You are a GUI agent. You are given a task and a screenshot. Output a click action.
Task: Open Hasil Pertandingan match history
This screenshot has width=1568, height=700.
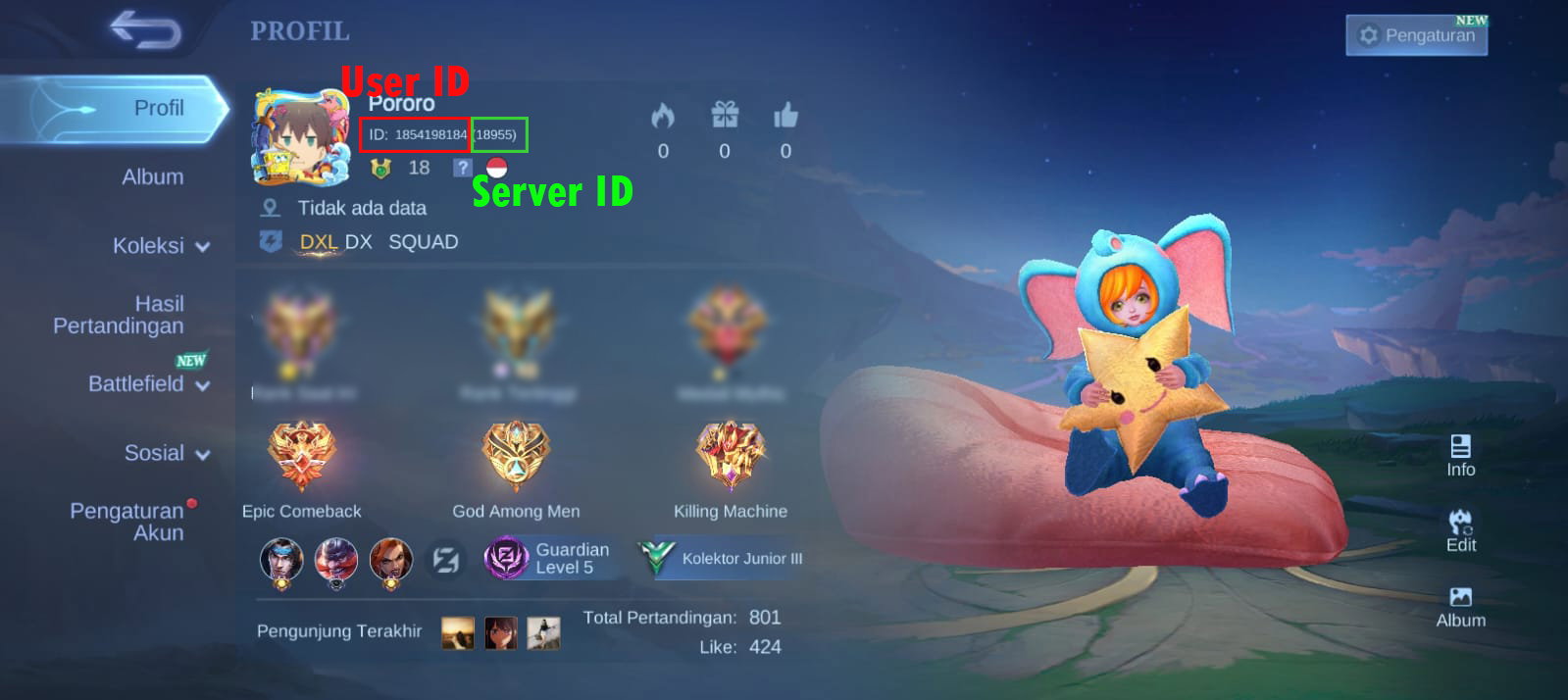(119, 315)
